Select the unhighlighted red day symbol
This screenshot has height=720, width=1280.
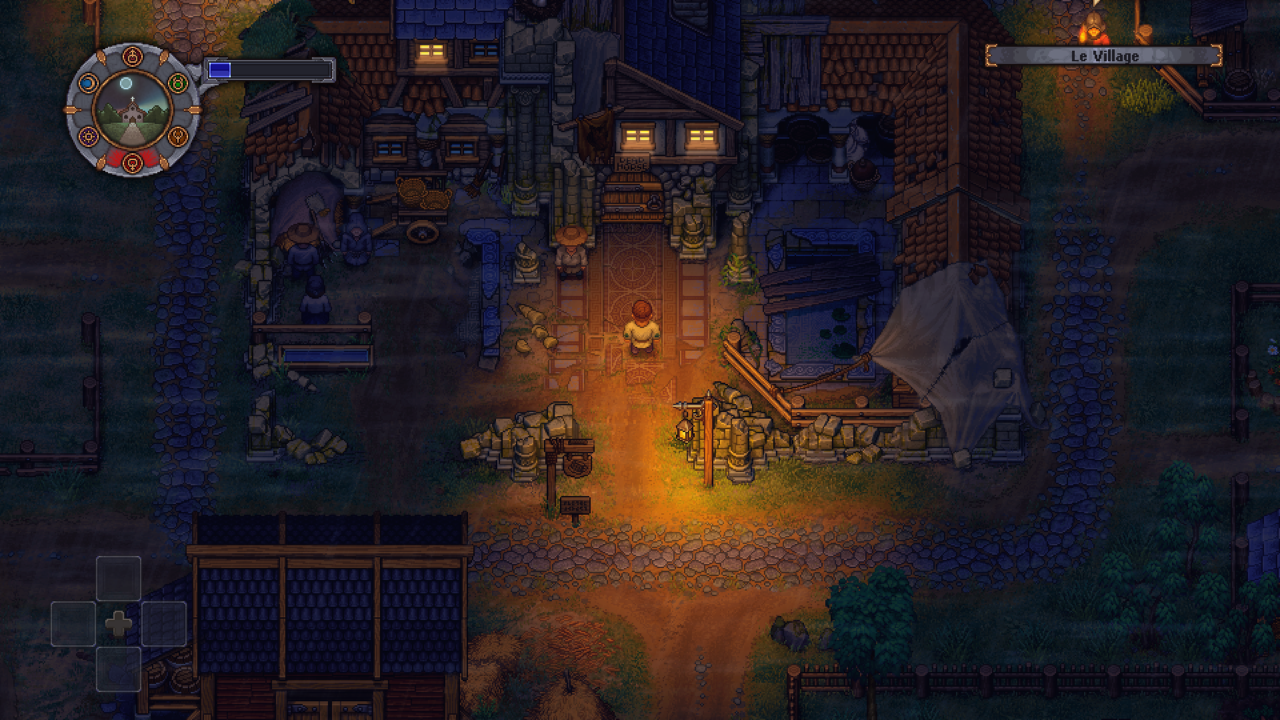[133, 57]
